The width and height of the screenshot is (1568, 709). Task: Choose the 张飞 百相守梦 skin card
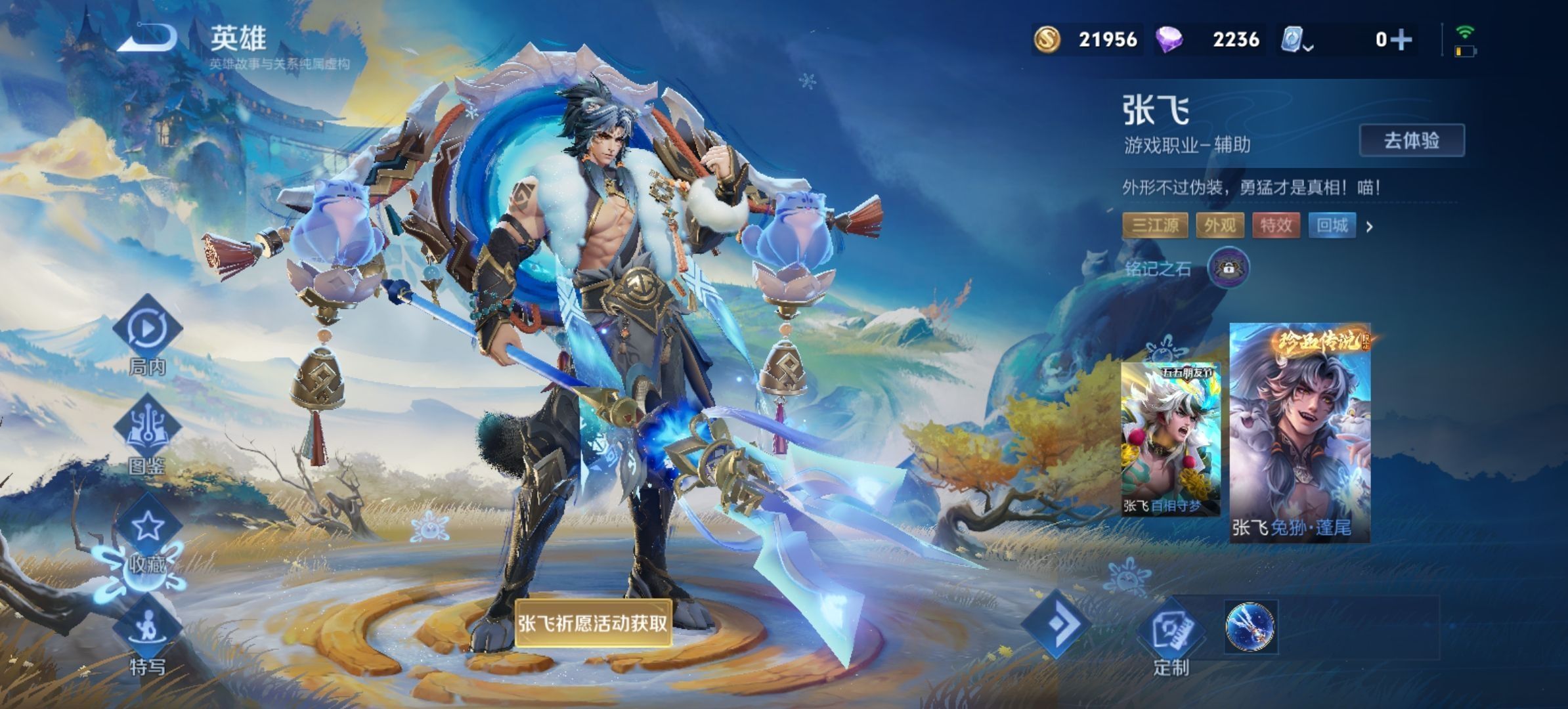coord(1170,439)
